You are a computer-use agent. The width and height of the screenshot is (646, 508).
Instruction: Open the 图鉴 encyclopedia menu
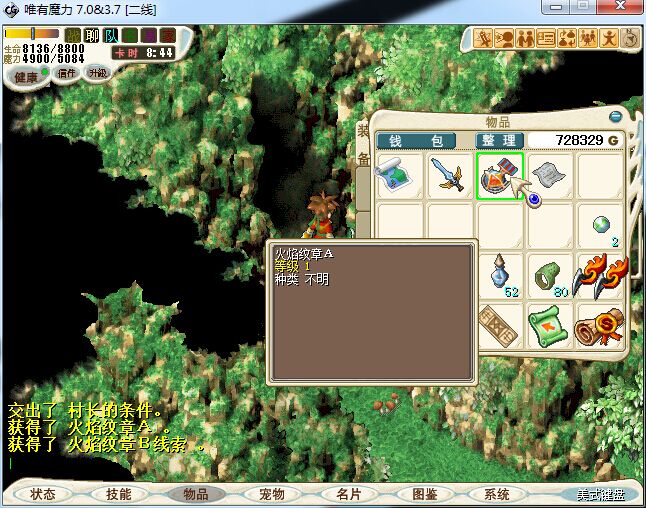424,494
